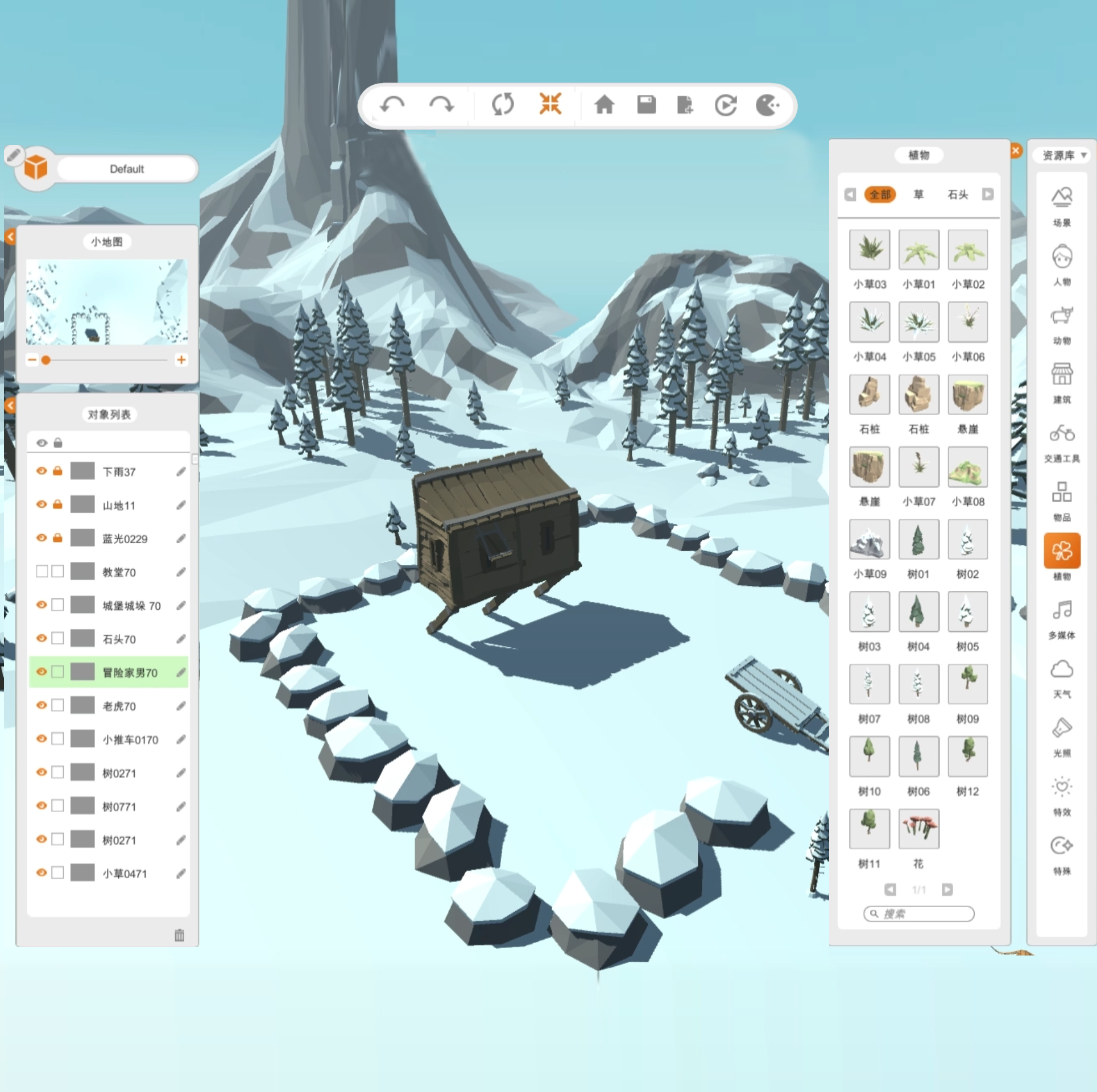The height and width of the screenshot is (1092, 1097).
Task: Edit the 小推车0170 entry with its pencil
Action: tap(181, 739)
